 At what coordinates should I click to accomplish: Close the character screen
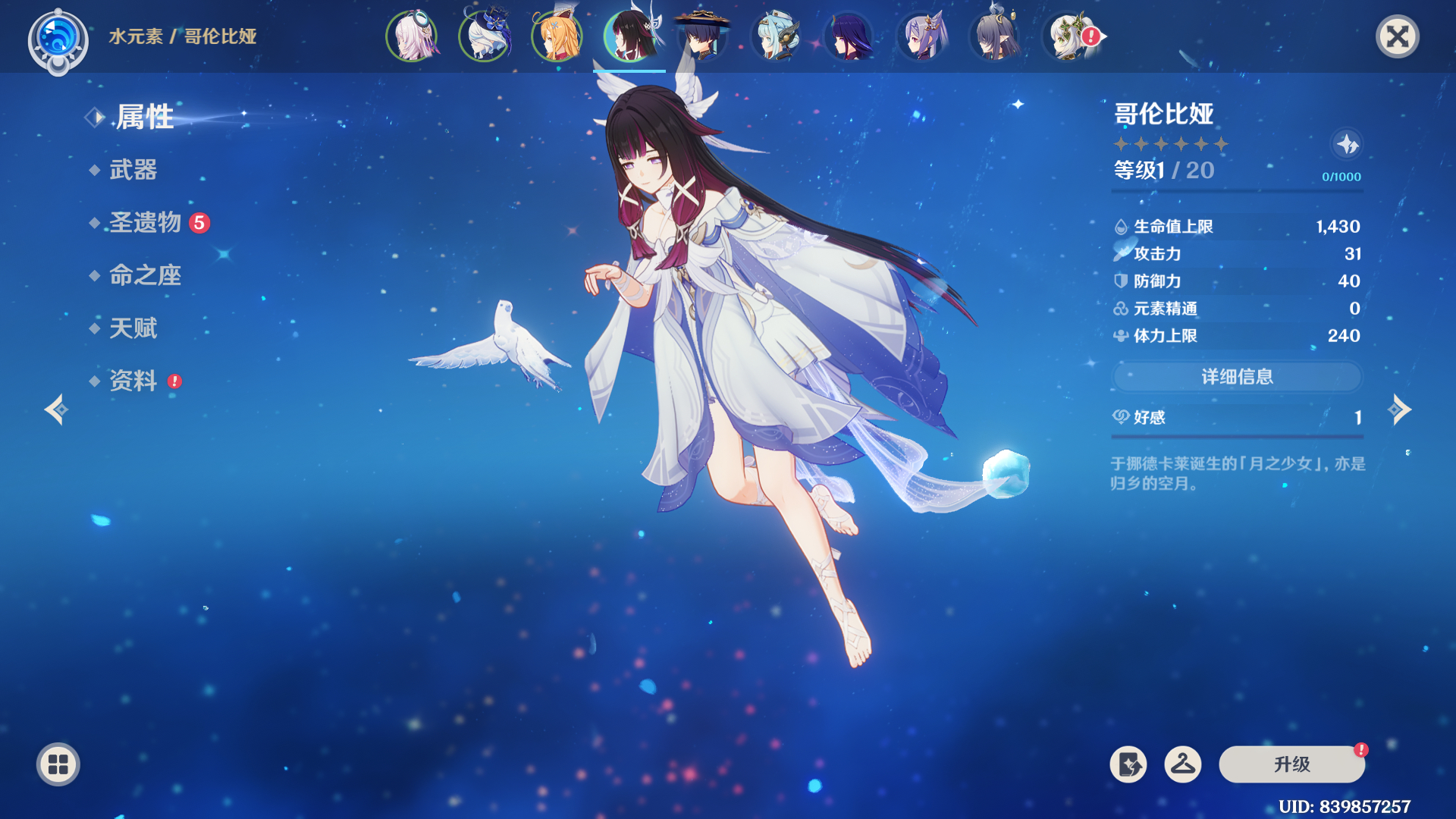pos(1397,36)
